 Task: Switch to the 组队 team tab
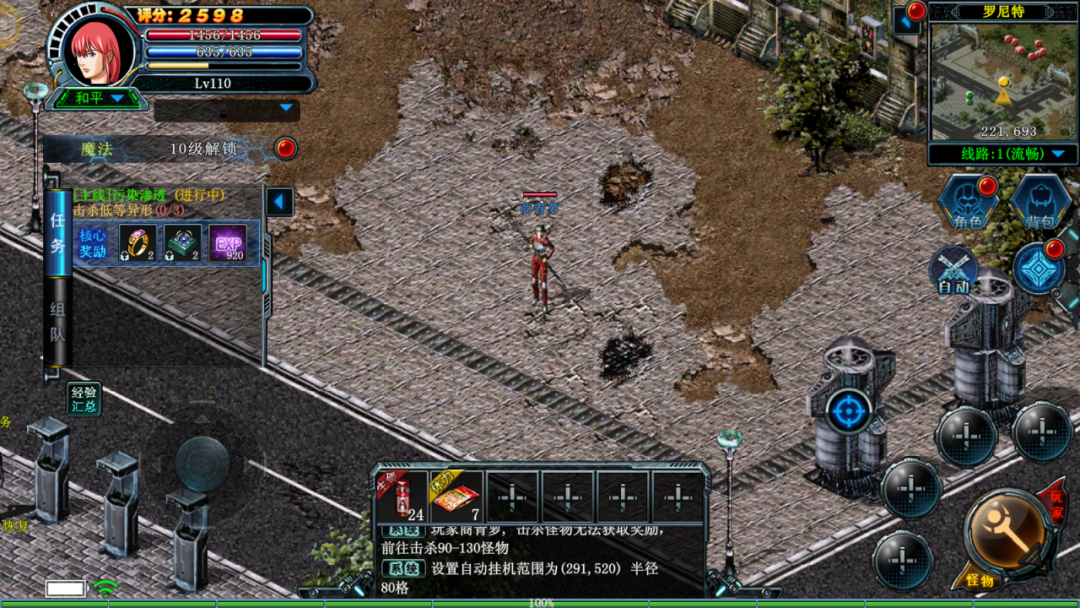coord(58,322)
